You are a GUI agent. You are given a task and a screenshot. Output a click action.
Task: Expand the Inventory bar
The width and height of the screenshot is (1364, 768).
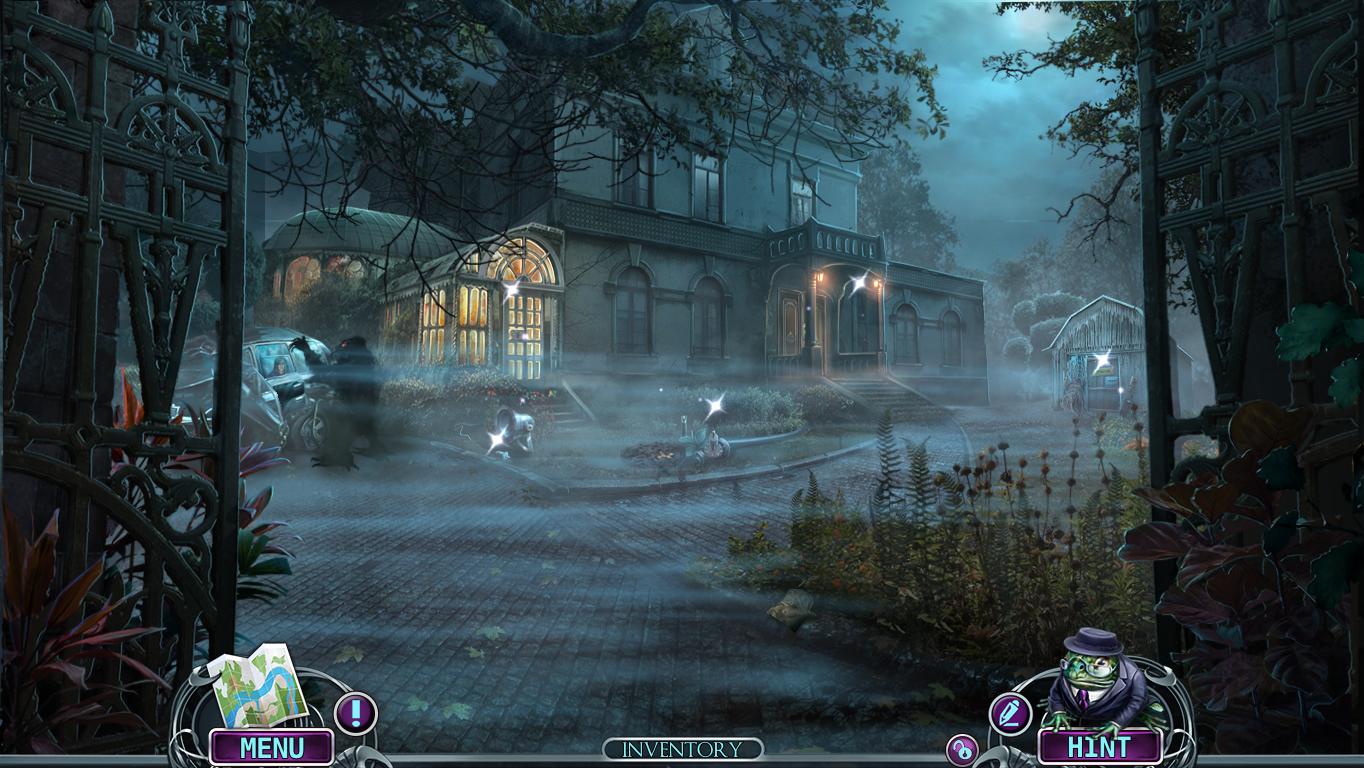pyautogui.click(x=683, y=749)
